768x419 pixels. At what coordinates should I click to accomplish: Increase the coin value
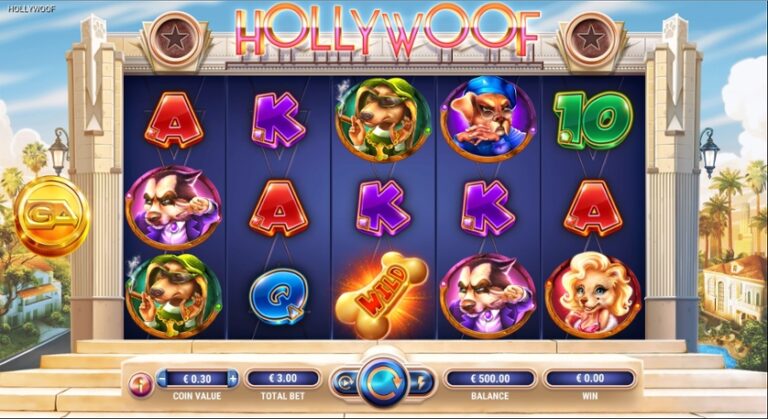(x=233, y=379)
